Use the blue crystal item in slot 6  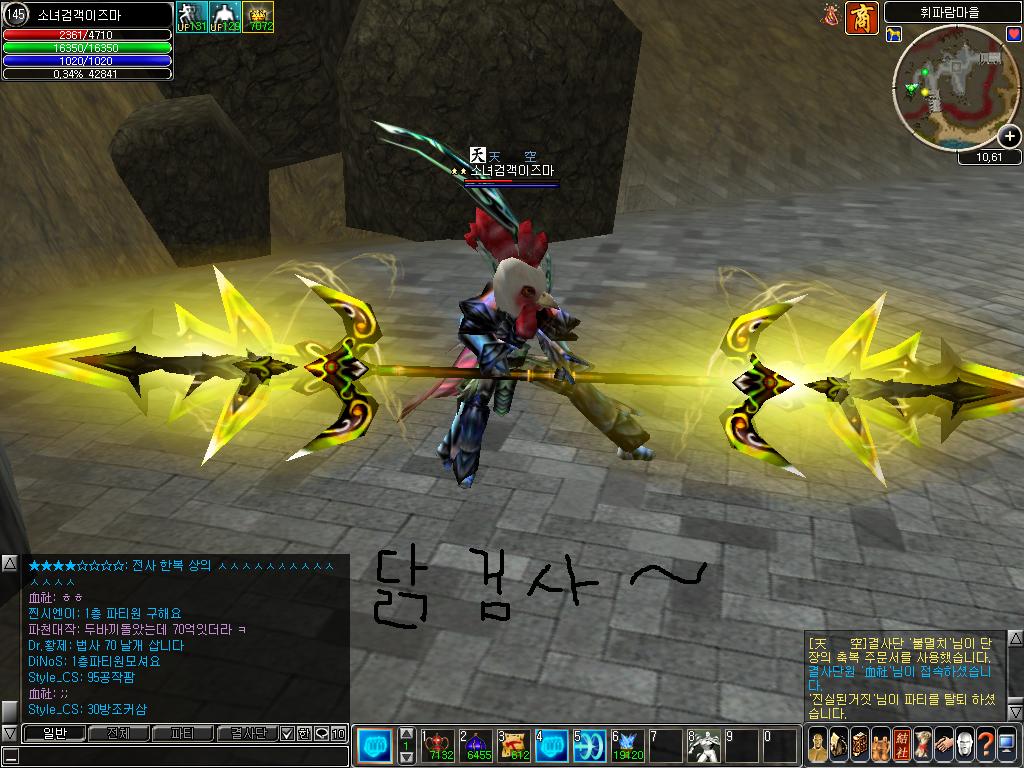coord(627,746)
